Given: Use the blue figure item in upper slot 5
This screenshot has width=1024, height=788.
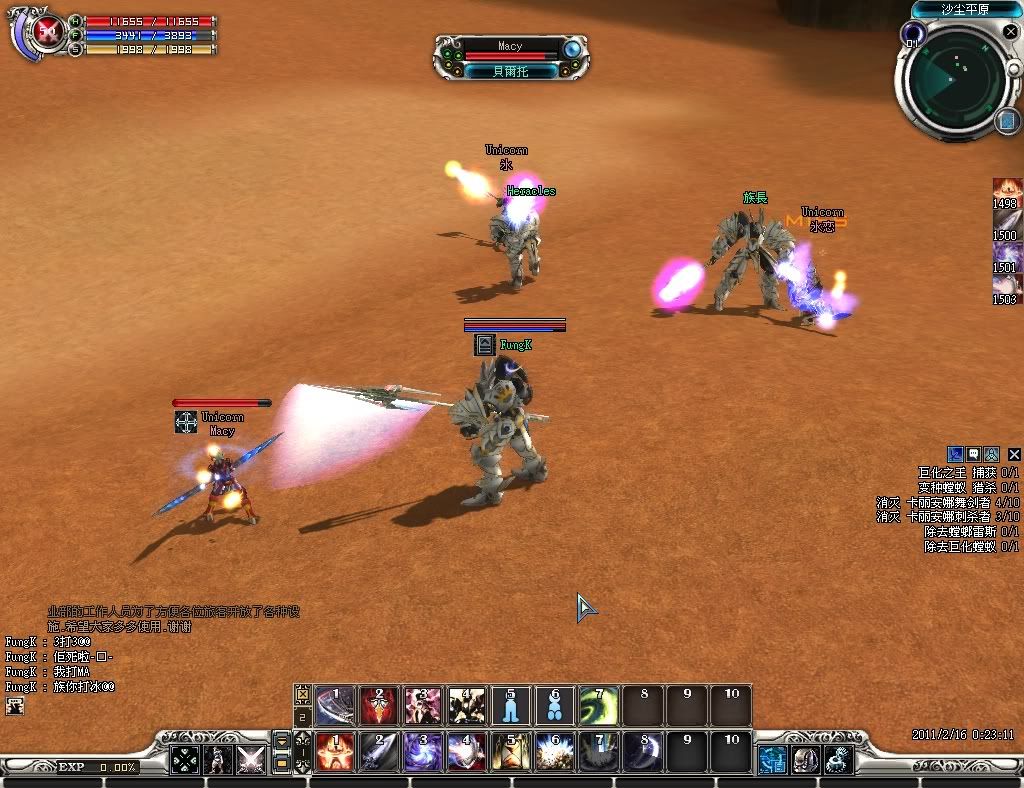Looking at the screenshot, I should coord(511,706).
